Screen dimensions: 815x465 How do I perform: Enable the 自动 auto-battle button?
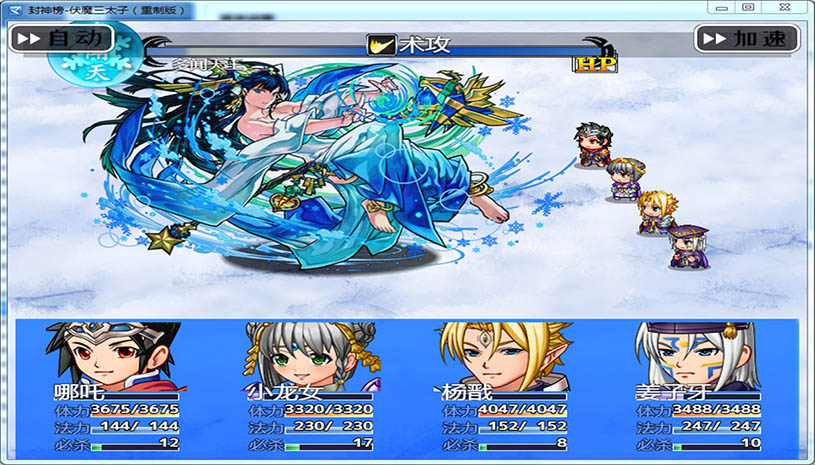(60, 39)
